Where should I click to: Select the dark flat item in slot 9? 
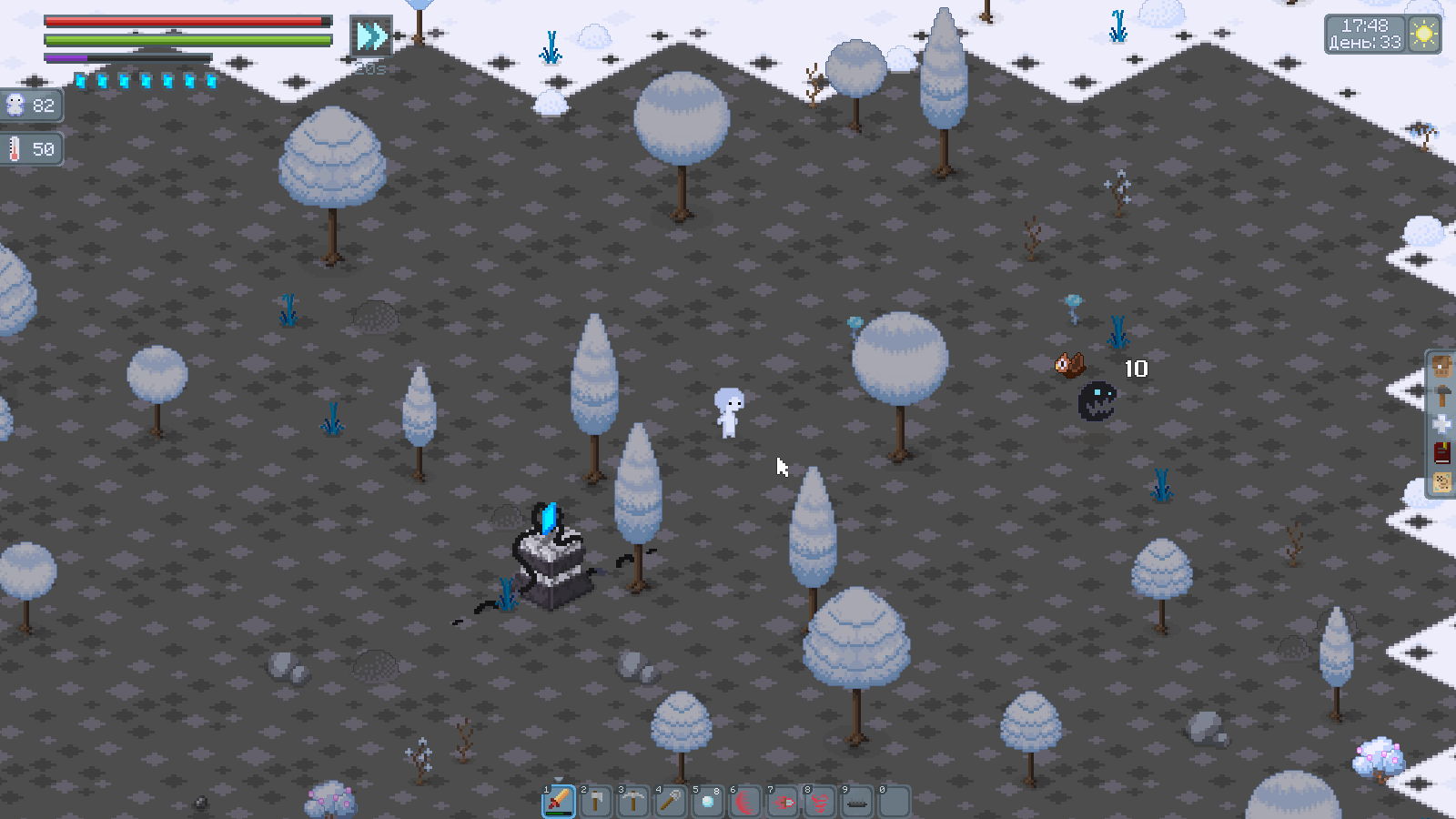857,802
